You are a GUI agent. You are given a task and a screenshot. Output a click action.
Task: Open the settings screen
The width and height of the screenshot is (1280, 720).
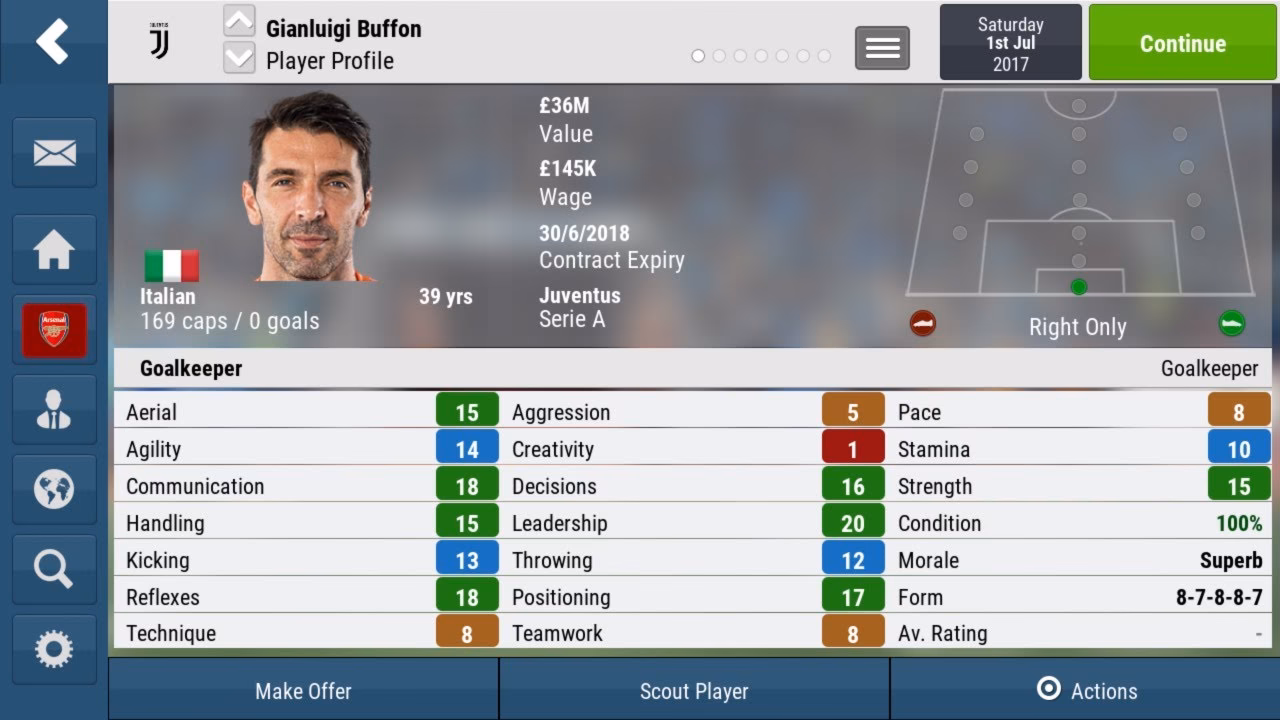tap(53, 649)
